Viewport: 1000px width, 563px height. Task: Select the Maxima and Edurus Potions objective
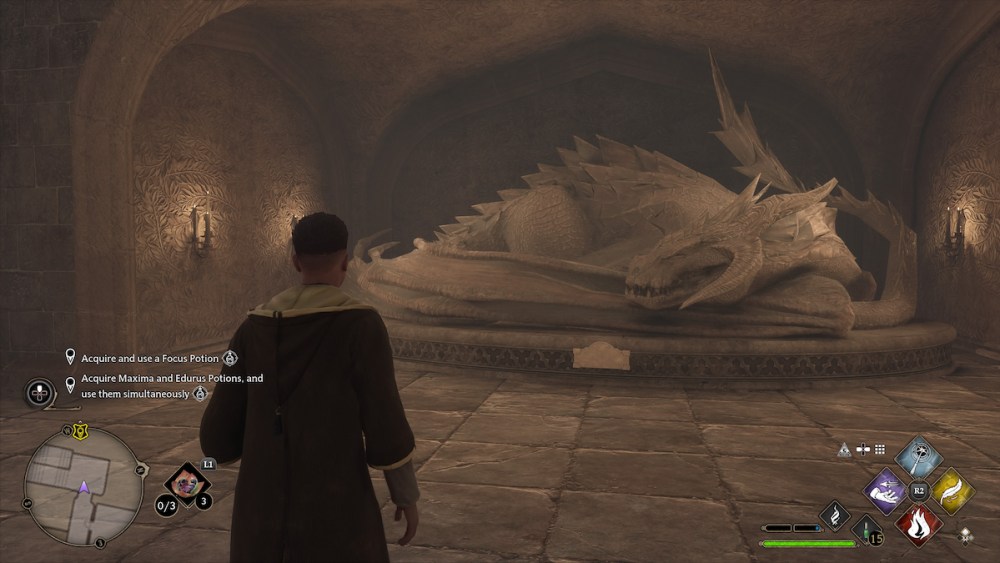171,386
